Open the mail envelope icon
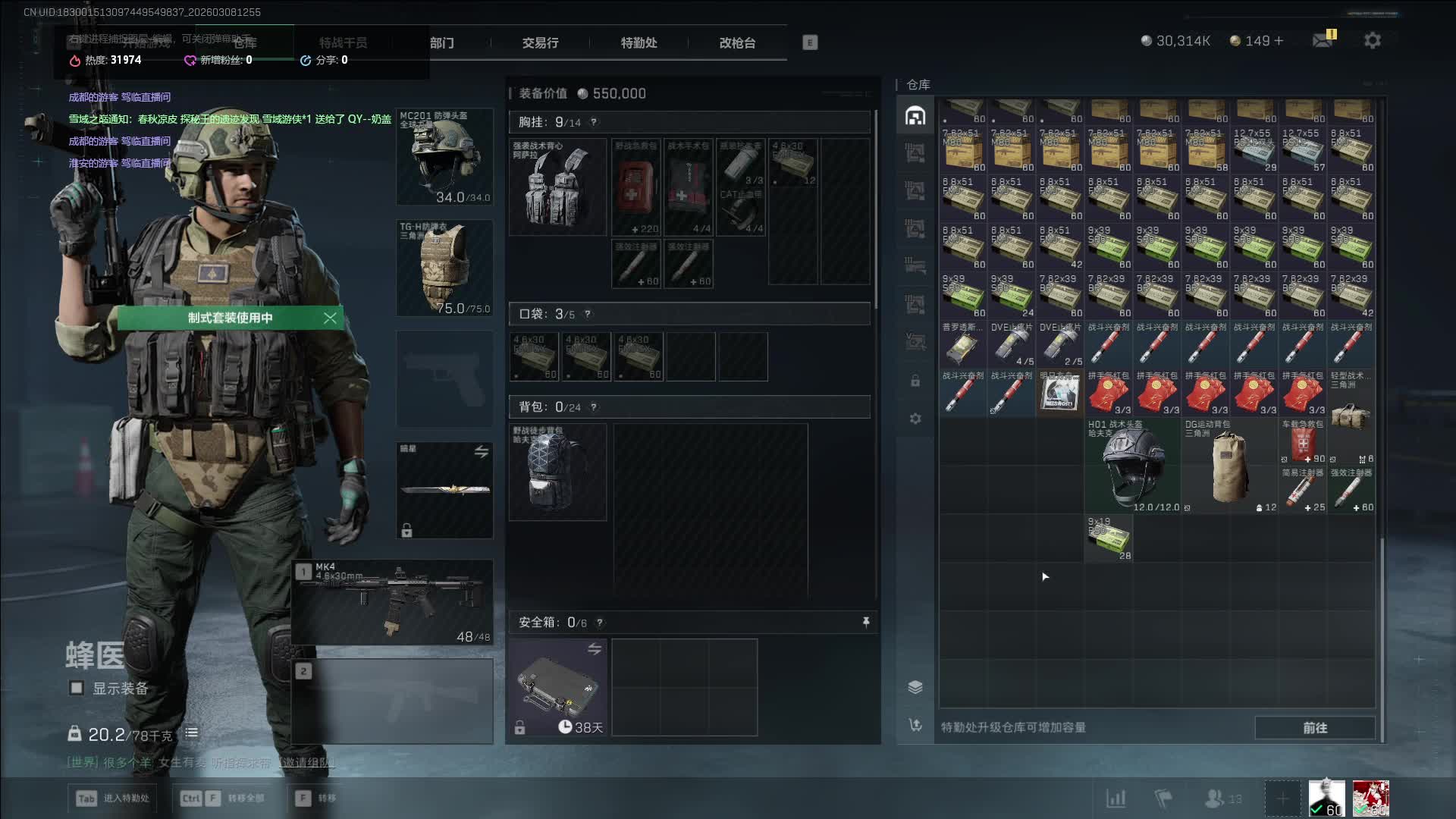 click(x=1323, y=40)
